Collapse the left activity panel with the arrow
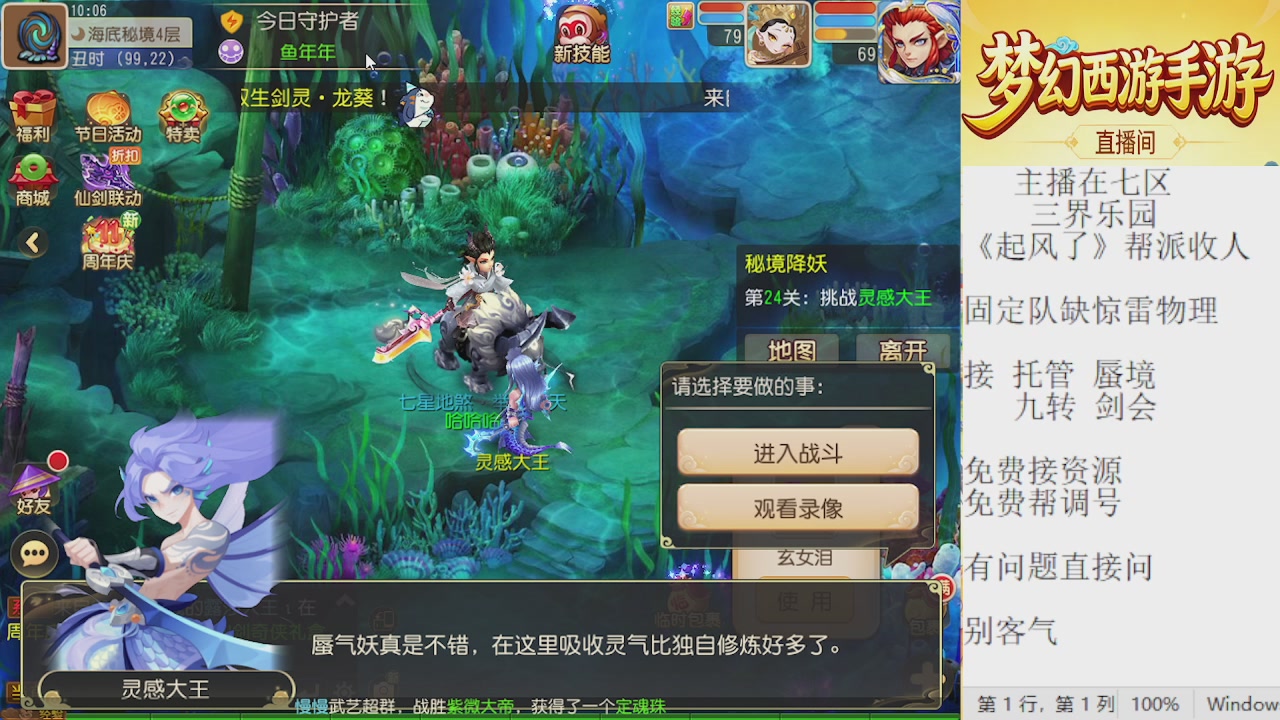1280x720 pixels. point(31,243)
